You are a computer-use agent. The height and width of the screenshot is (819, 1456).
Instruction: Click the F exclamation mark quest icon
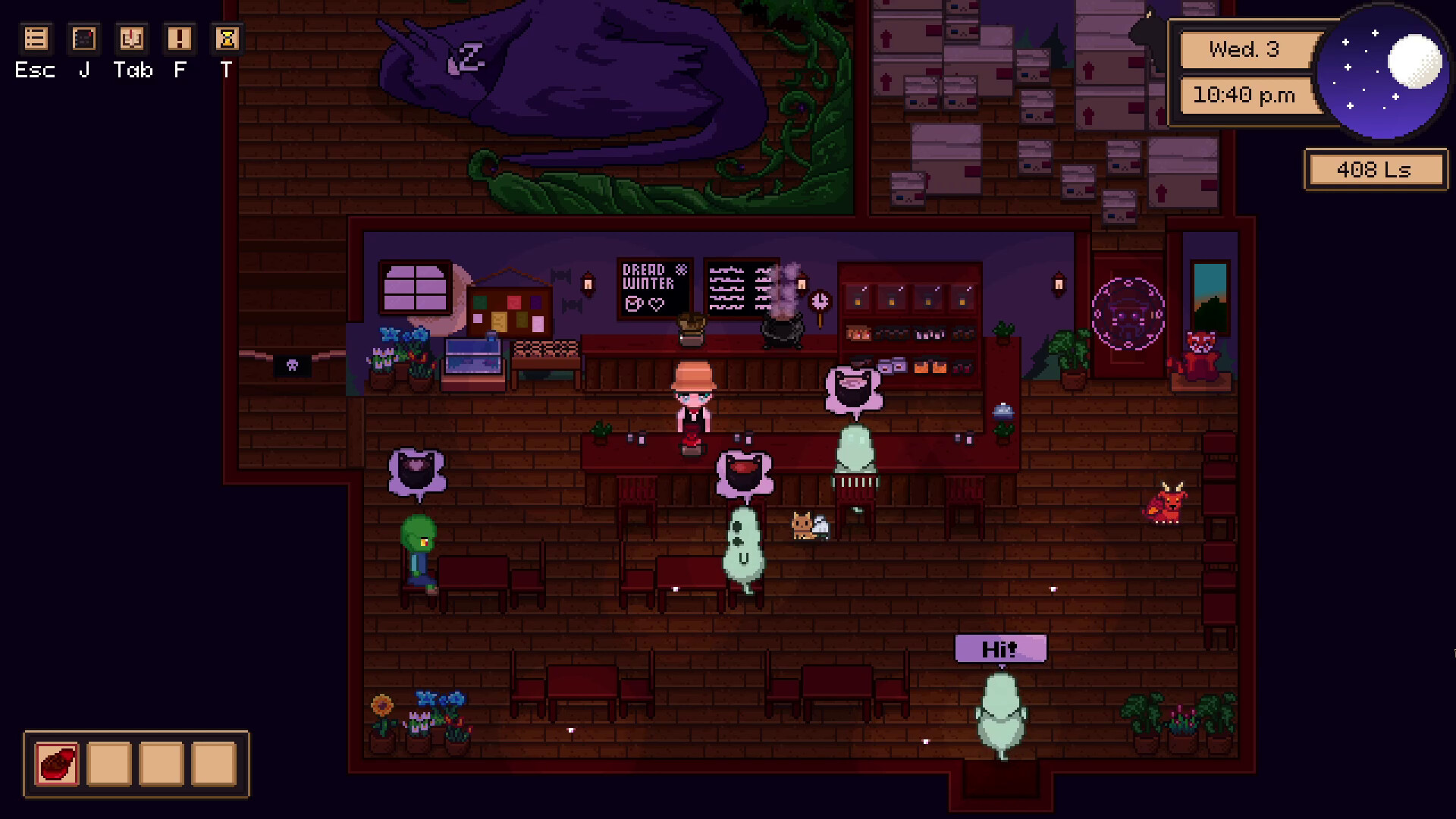point(179,38)
